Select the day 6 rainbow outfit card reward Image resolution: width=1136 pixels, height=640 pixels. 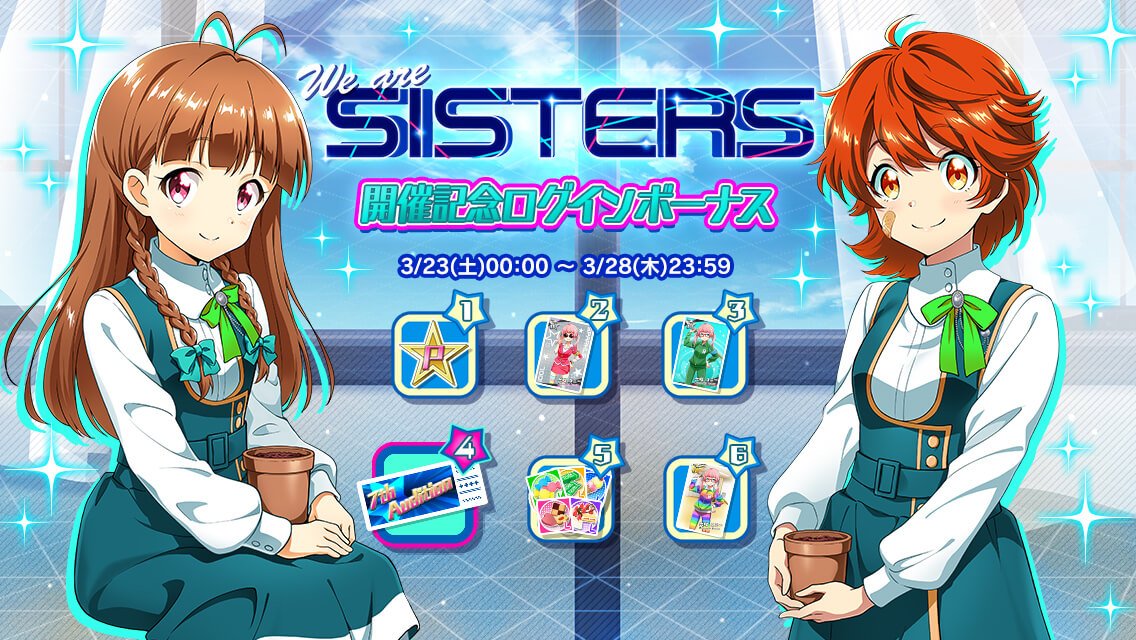(704, 492)
